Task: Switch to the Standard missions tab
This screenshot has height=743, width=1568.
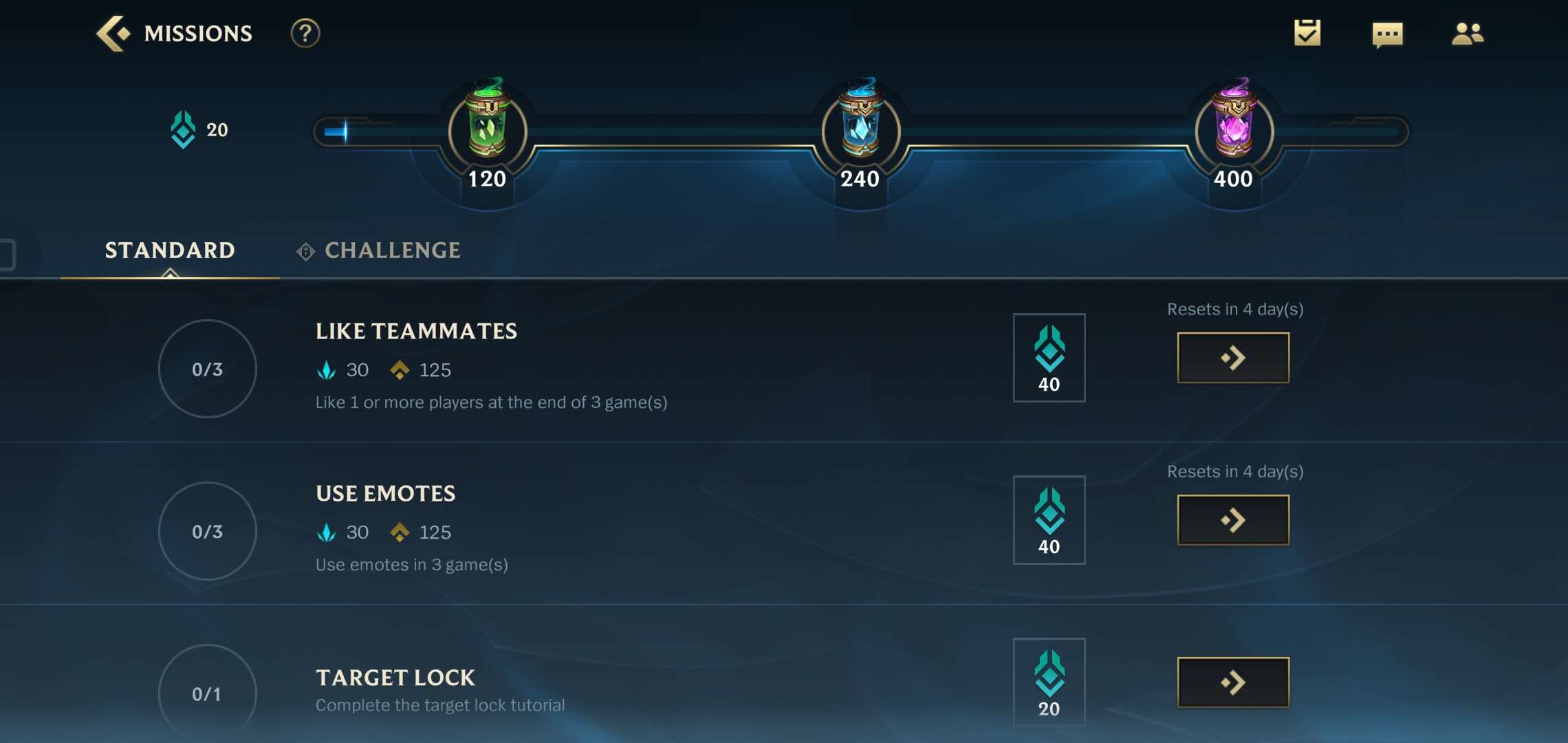Action: 170,250
